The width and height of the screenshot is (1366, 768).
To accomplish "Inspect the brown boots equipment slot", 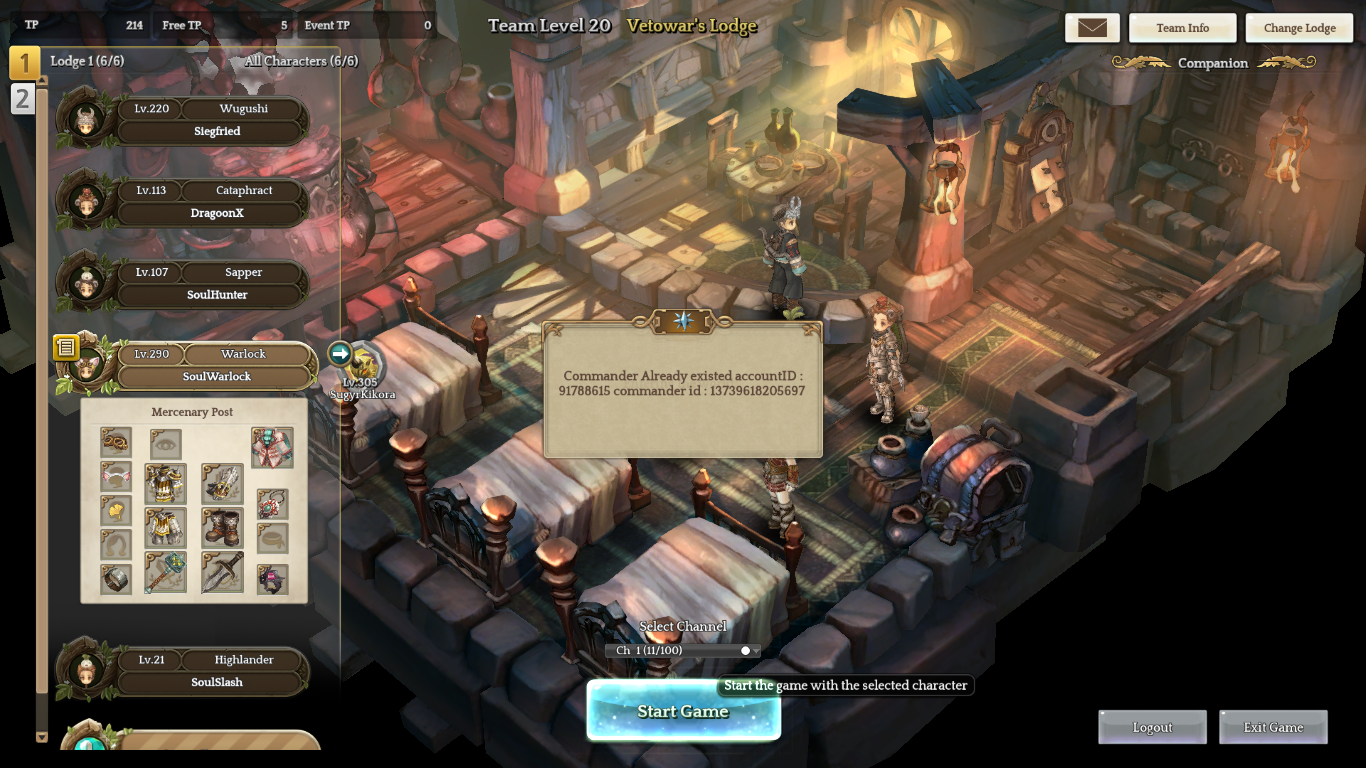I will tap(222, 527).
